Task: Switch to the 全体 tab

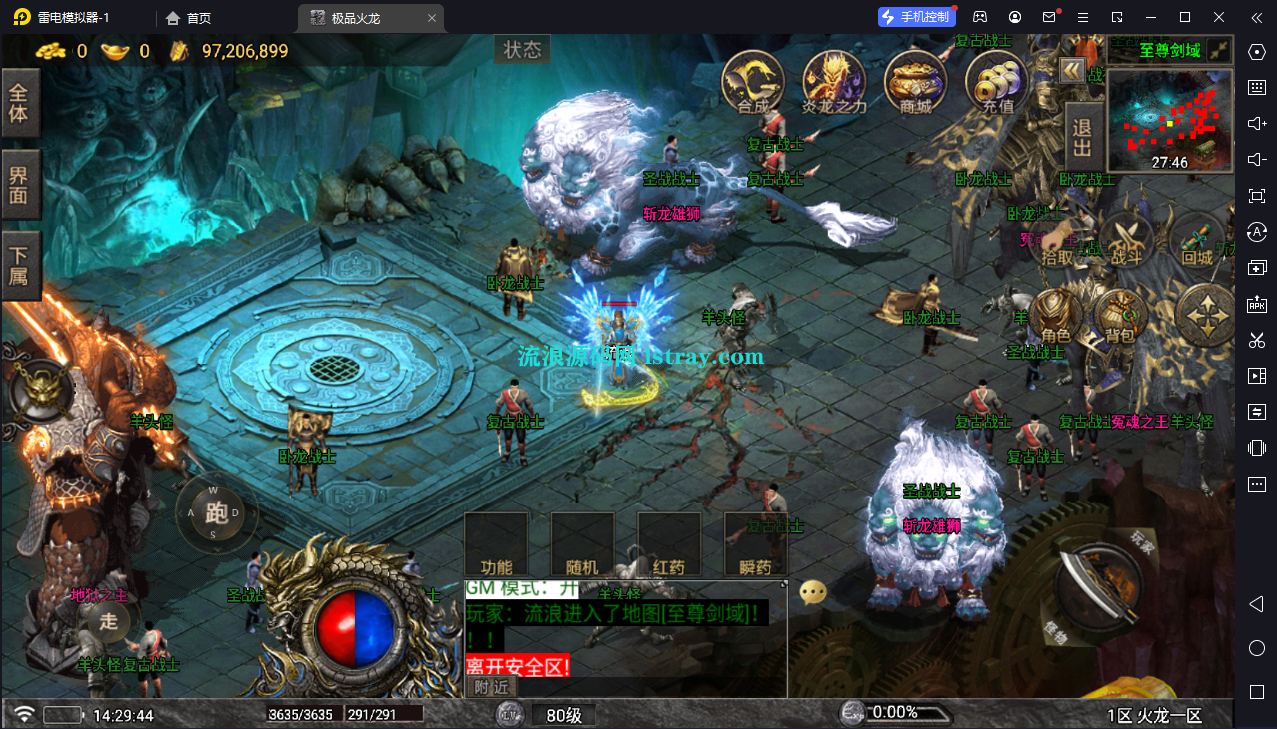Action: click(20, 102)
